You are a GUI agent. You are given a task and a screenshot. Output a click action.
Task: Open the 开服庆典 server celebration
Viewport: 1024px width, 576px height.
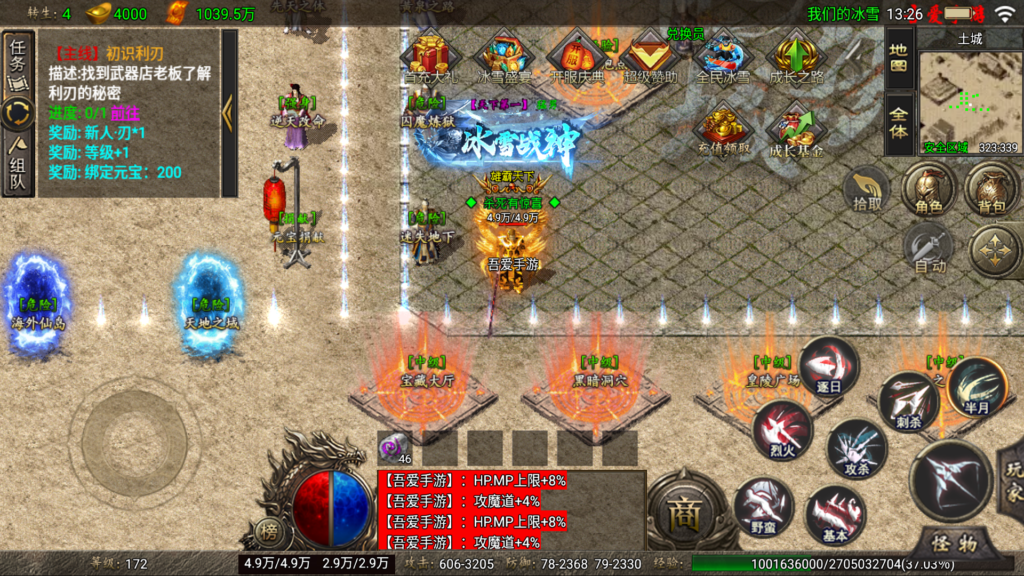click(577, 58)
